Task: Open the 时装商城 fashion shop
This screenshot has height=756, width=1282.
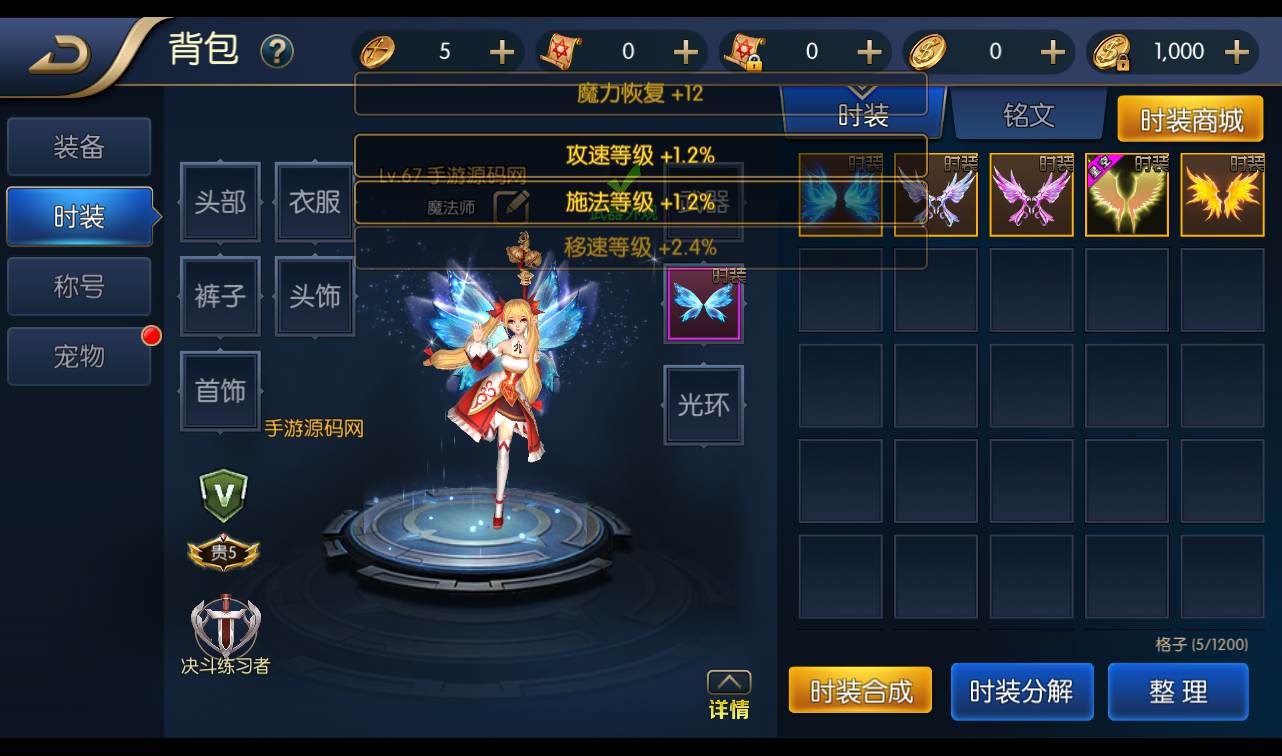Action: coord(1190,118)
